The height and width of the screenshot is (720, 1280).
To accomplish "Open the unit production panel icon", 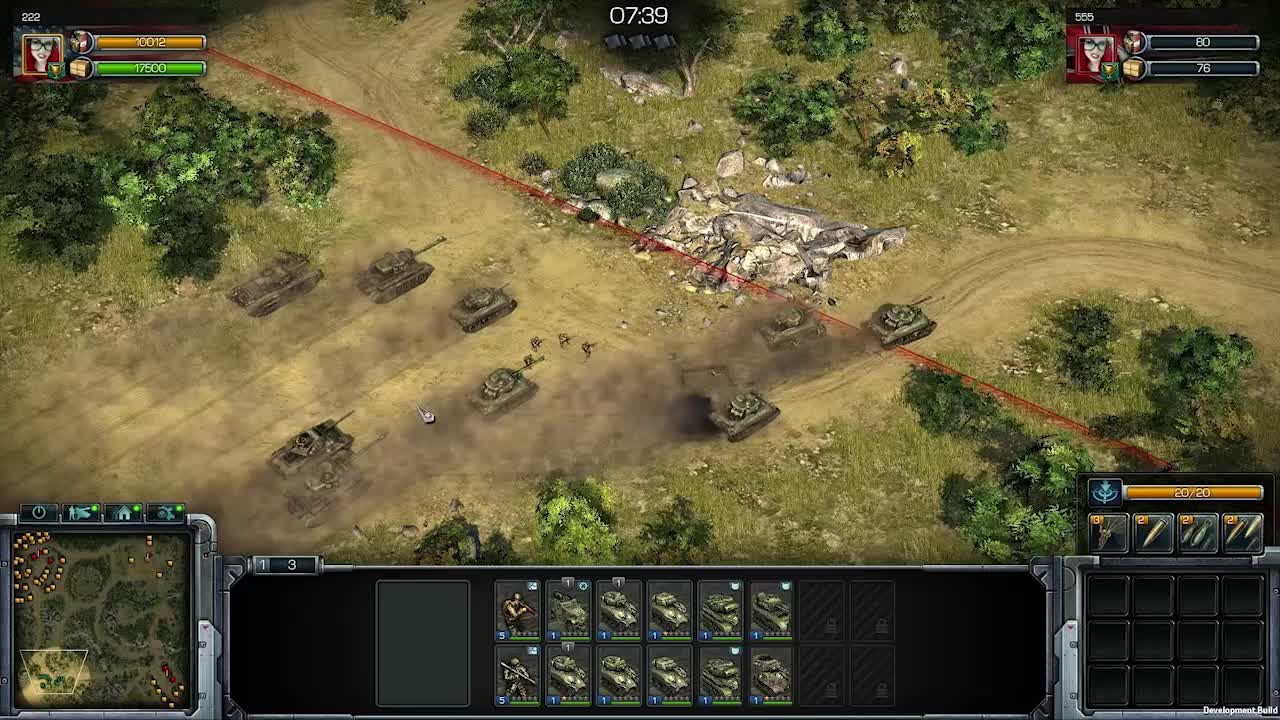I will 78,512.
